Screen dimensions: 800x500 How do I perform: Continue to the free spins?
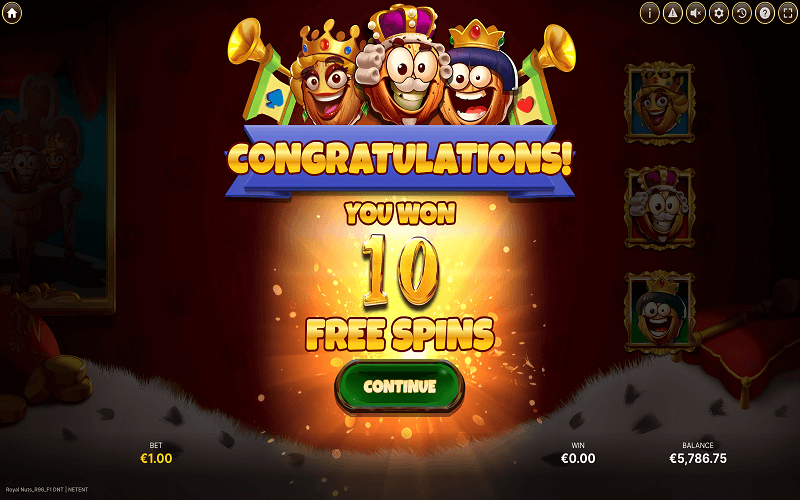(400, 386)
